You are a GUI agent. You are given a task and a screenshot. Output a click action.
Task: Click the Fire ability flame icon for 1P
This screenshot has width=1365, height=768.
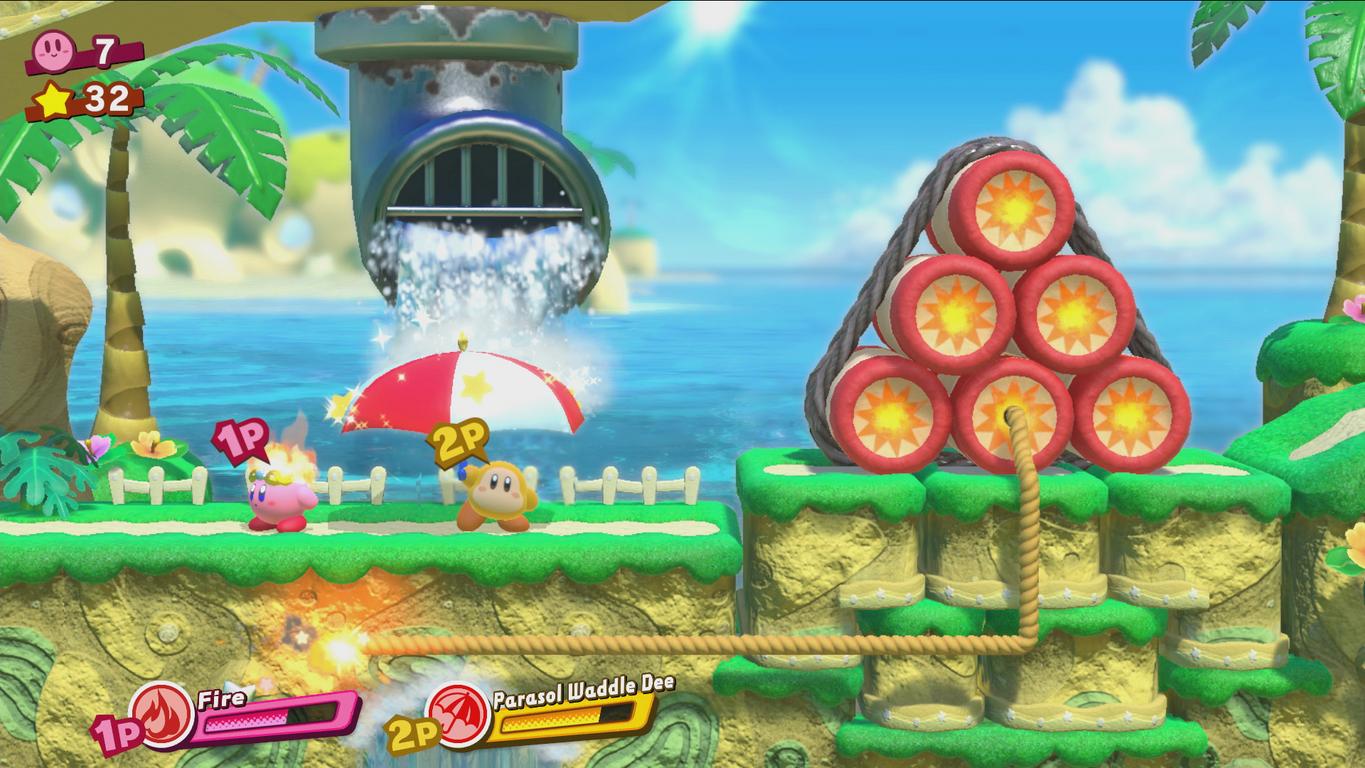[x=162, y=717]
